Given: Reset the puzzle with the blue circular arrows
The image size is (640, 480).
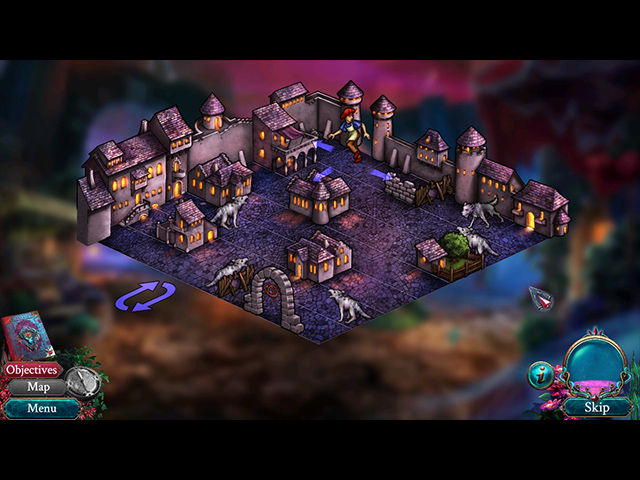Looking at the screenshot, I should pos(145,296).
